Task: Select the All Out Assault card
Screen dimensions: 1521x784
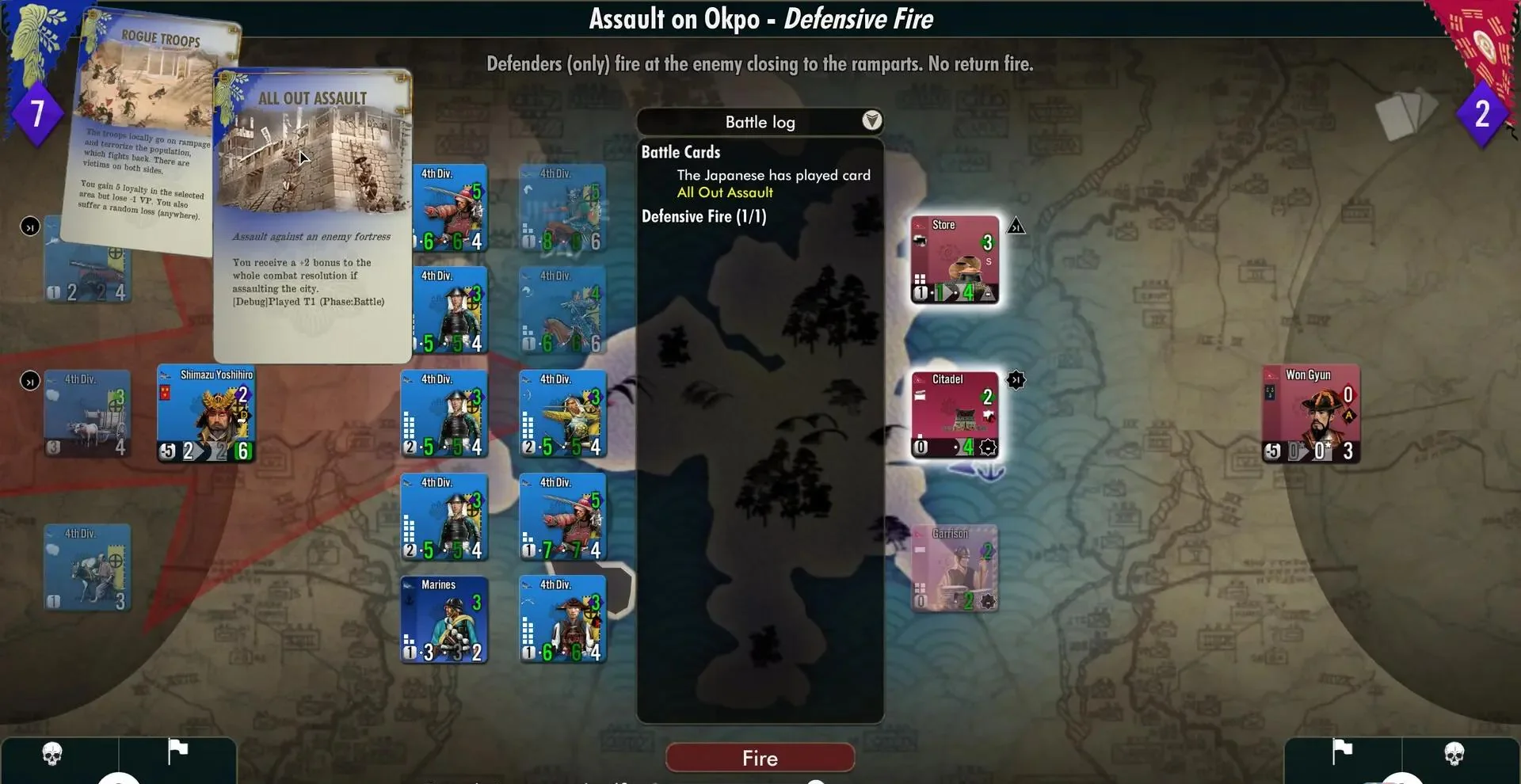Action: pyautogui.click(x=312, y=215)
